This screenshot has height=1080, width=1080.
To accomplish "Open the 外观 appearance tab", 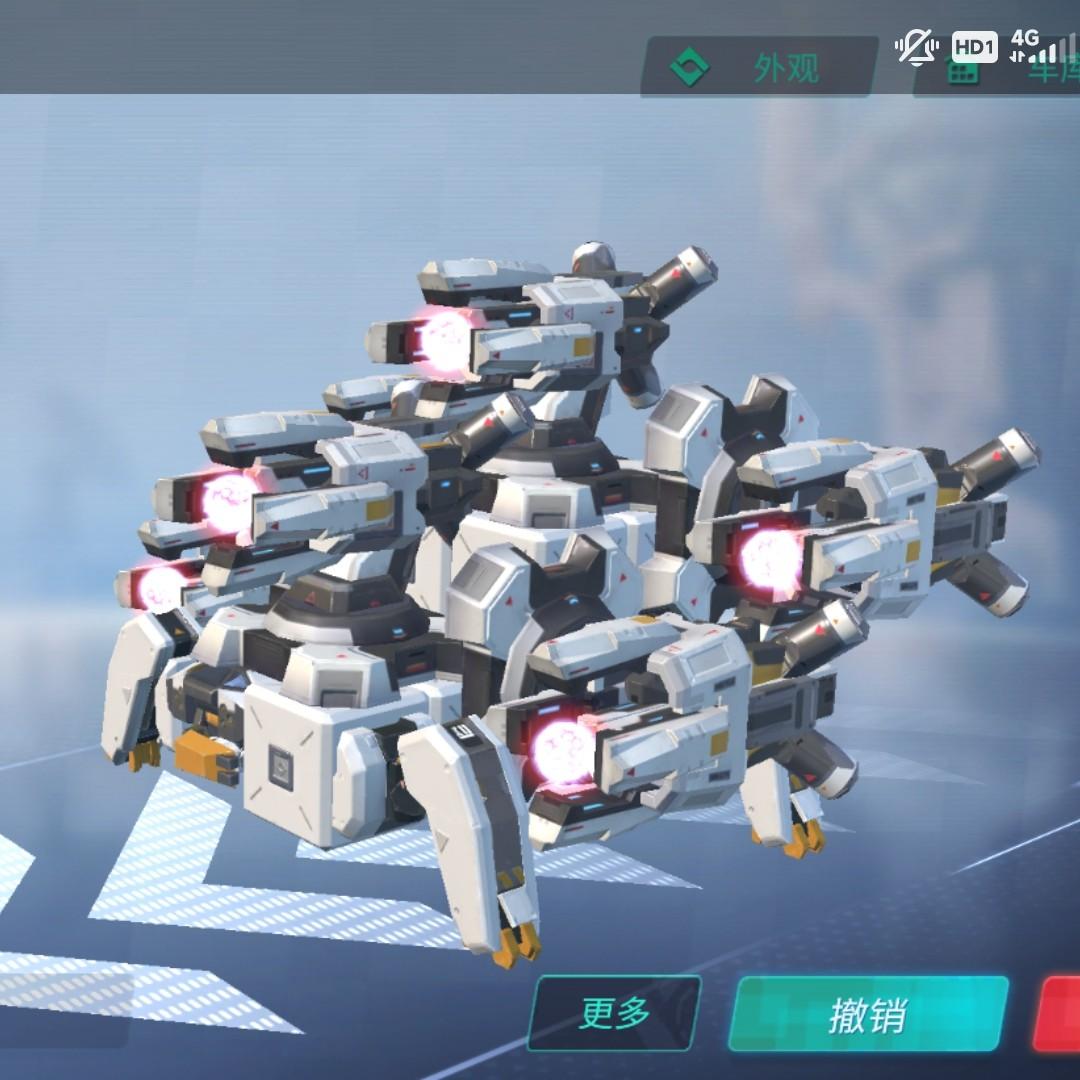I will click(x=760, y=67).
